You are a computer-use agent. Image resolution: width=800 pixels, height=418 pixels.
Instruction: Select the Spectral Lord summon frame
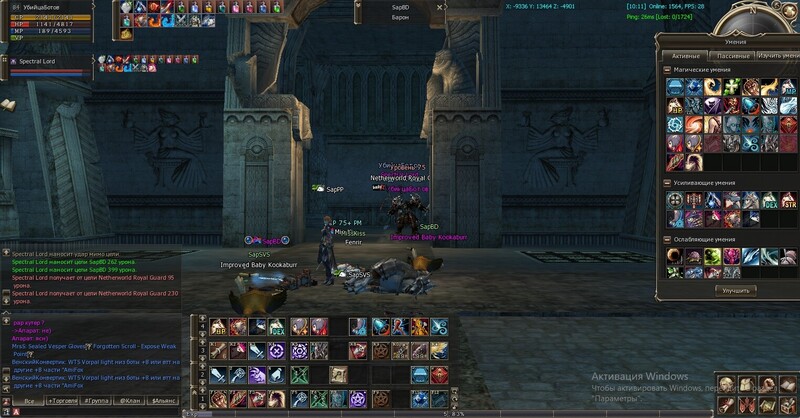48,61
